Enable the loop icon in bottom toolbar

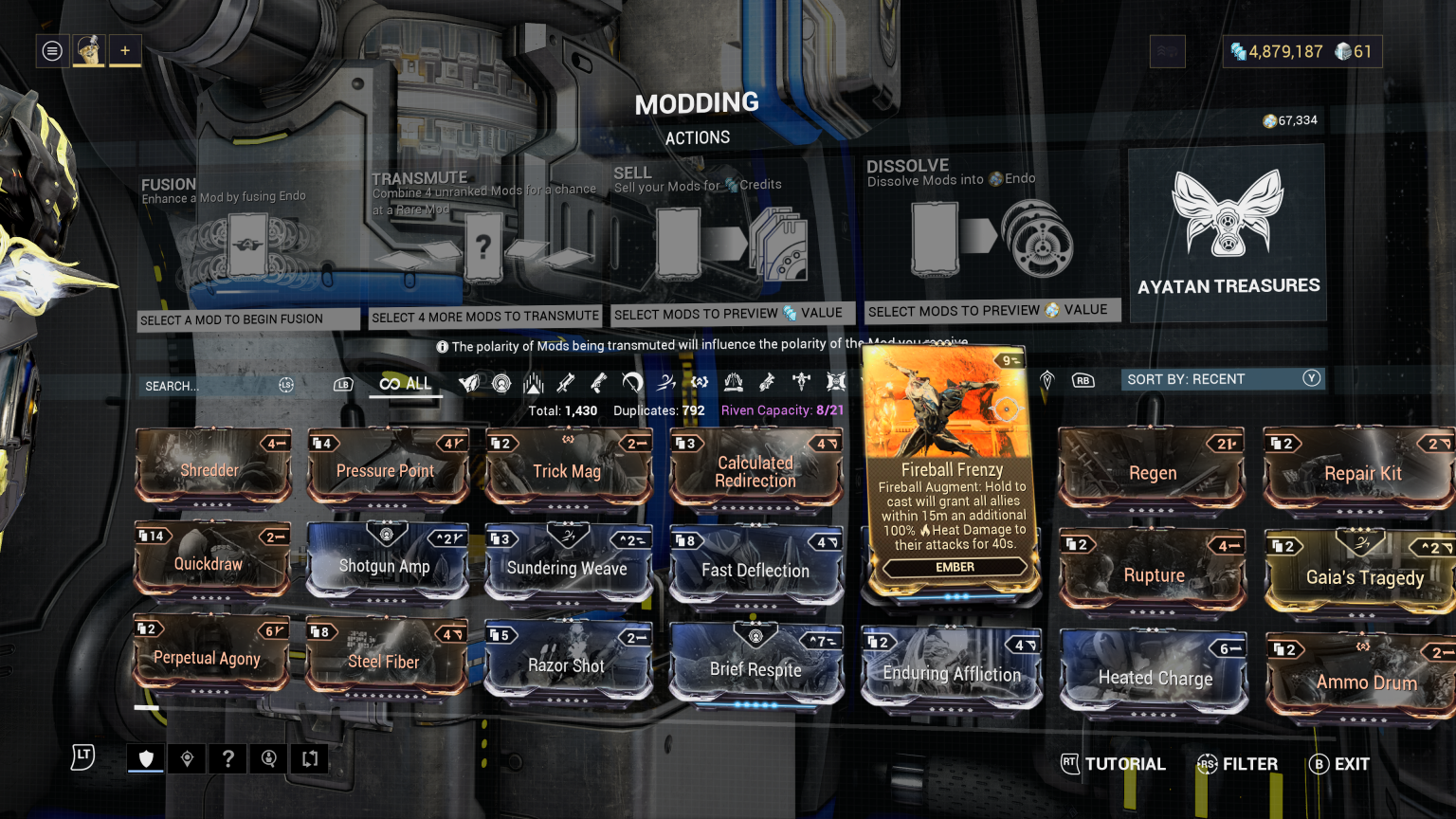(308, 758)
